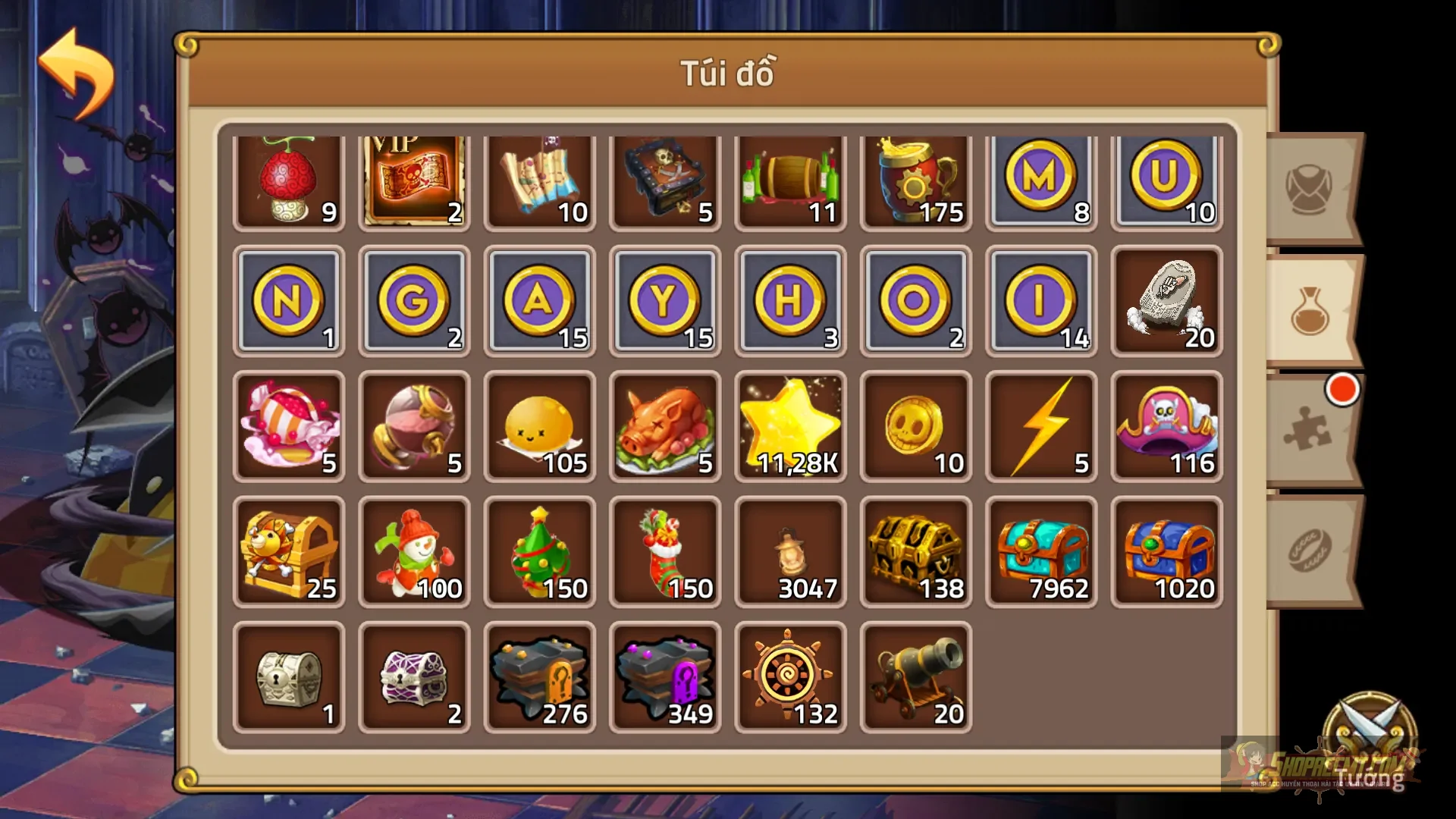Open the cannon item with quantity 20
Screen dimensions: 1456x819
pos(915,677)
